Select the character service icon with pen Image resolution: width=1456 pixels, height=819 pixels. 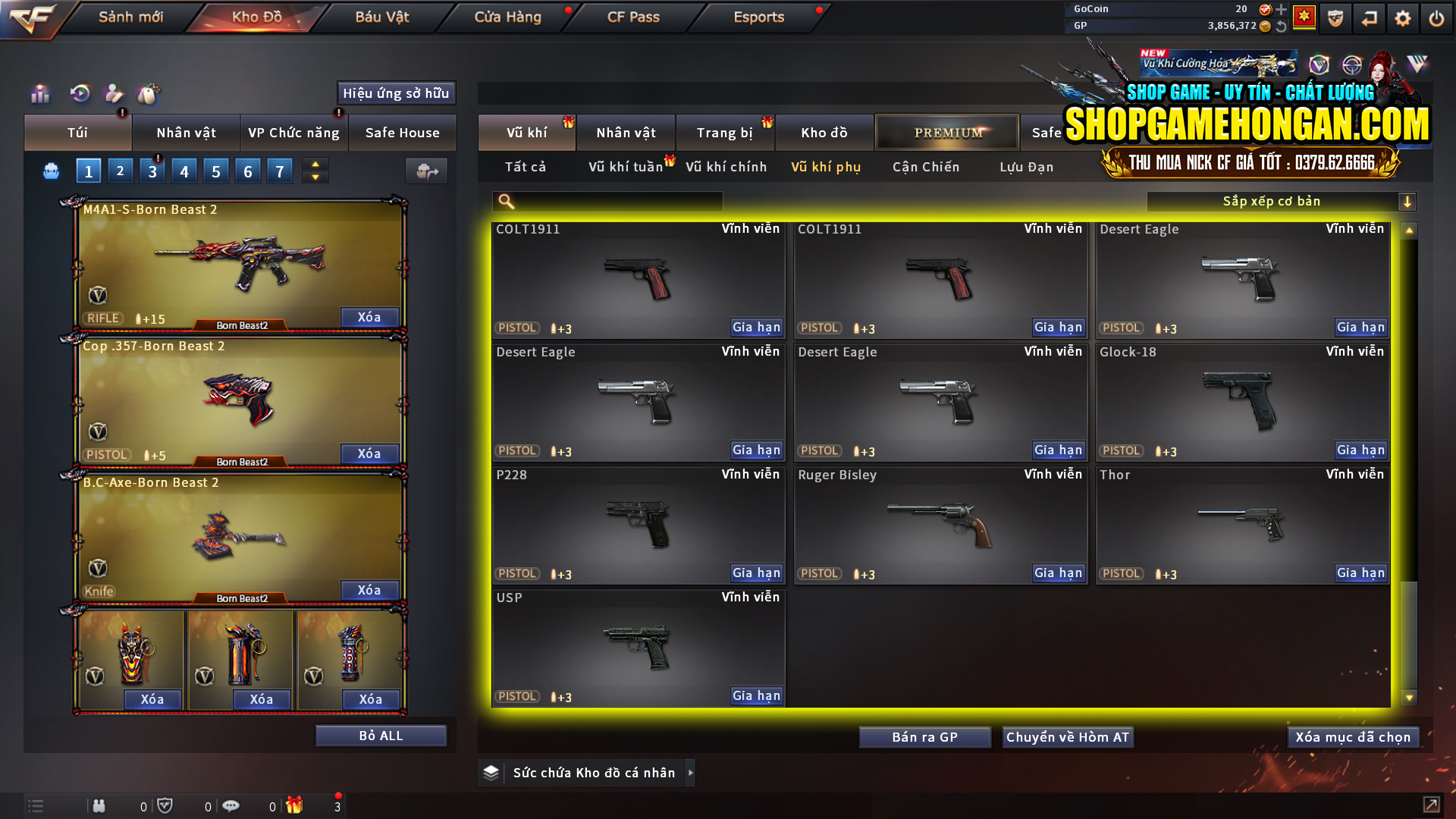click(114, 94)
